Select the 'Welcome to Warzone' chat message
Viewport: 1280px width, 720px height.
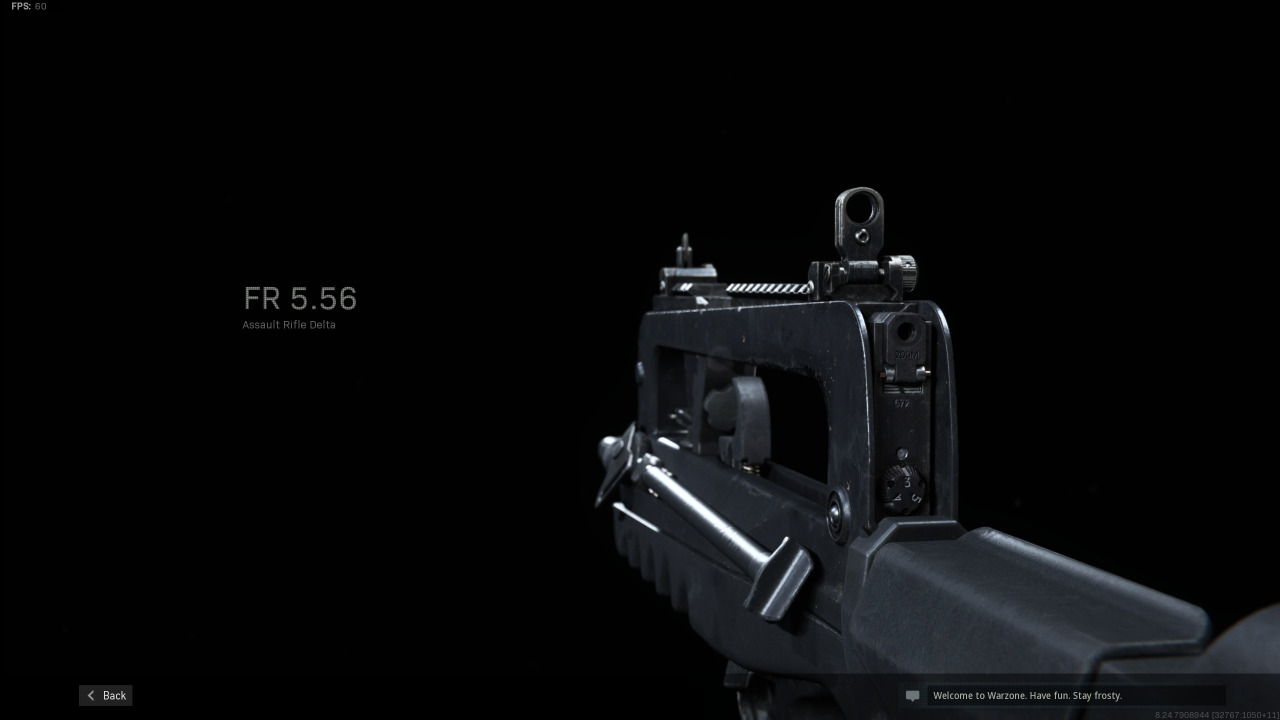[x=1027, y=695]
